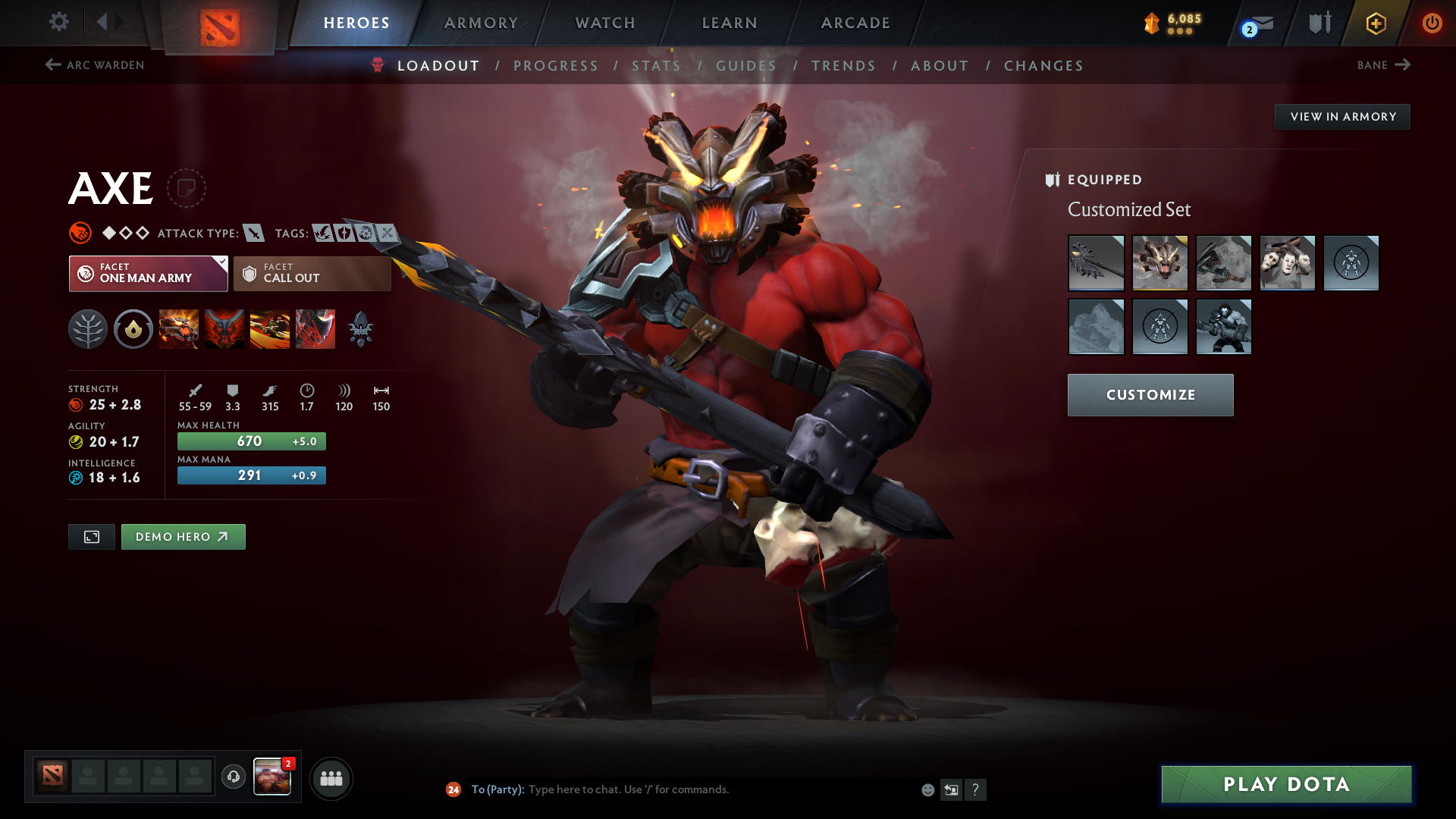Select the One Man Army facet

pos(148,273)
